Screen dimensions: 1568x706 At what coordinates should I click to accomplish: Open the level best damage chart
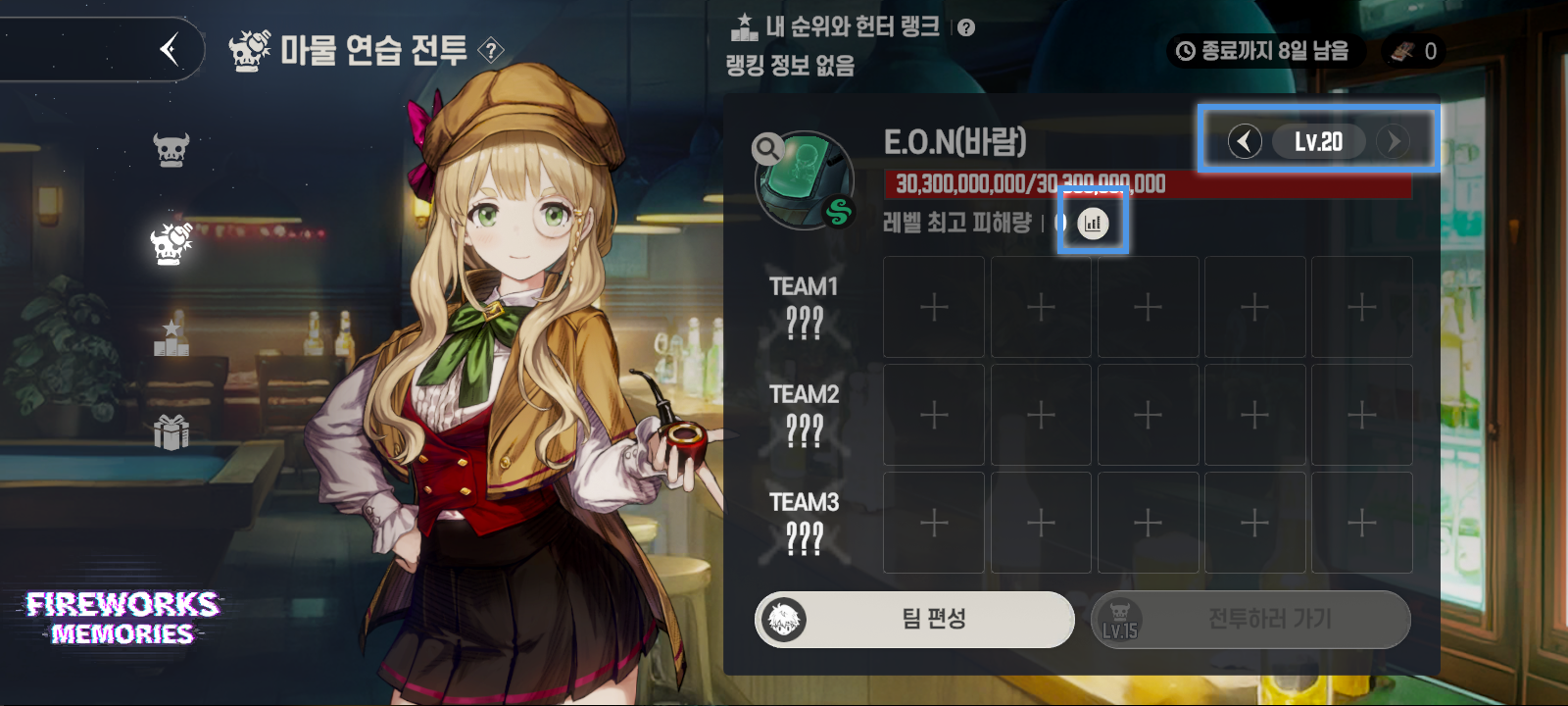(x=1093, y=224)
